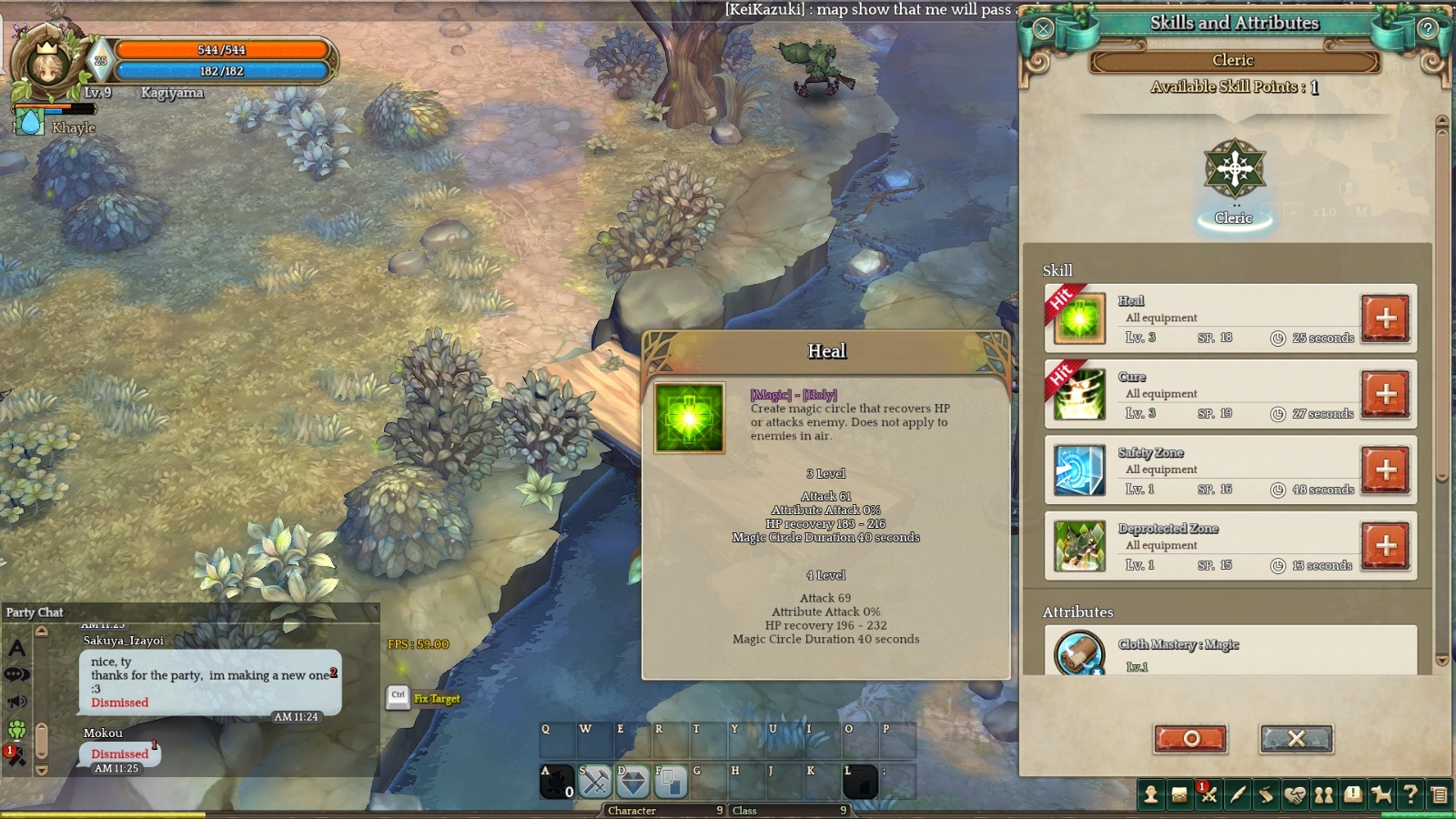
Task: Open the companion pet menu
Action: point(1381,795)
